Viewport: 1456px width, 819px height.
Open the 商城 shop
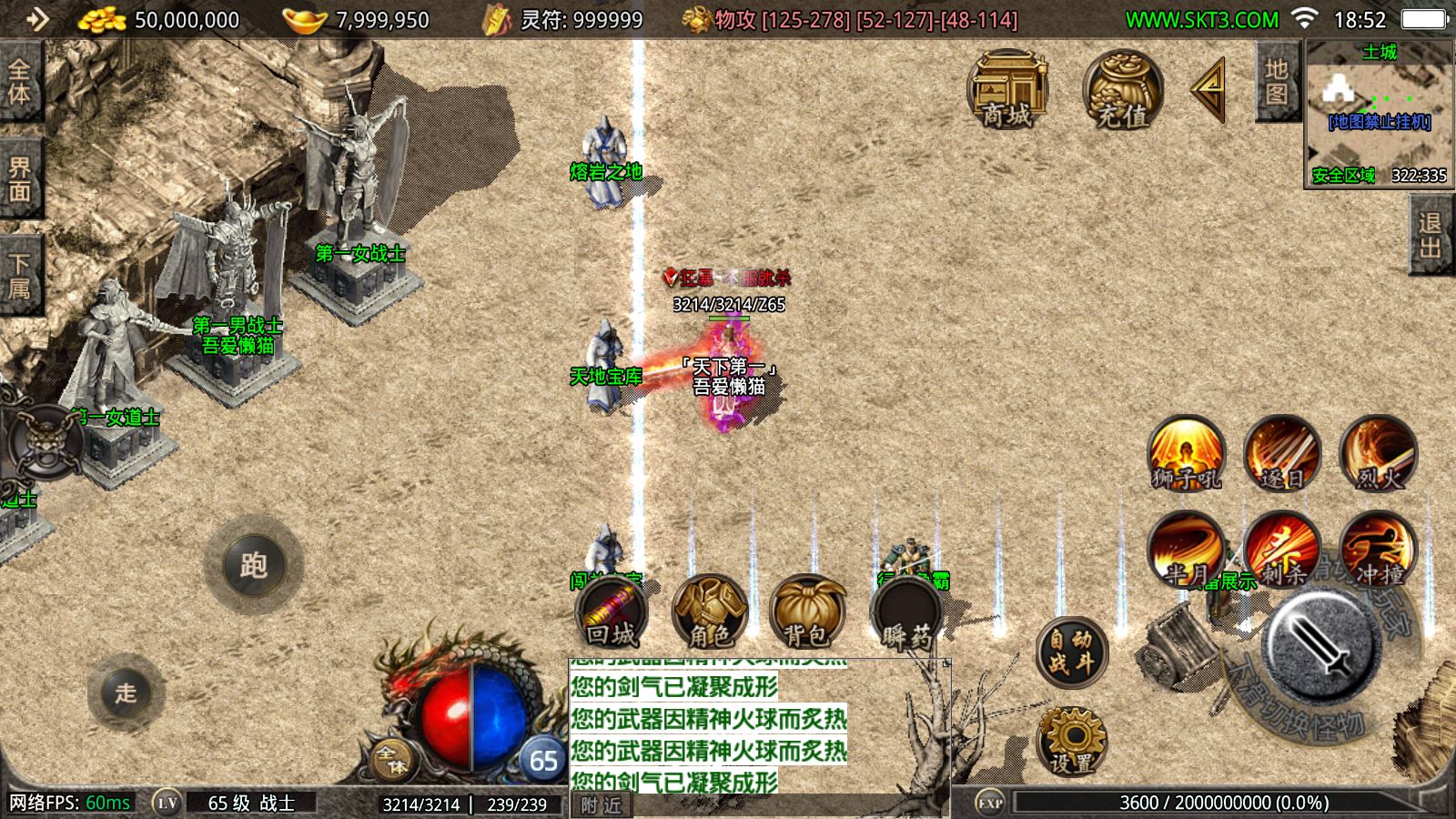click(x=1007, y=89)
